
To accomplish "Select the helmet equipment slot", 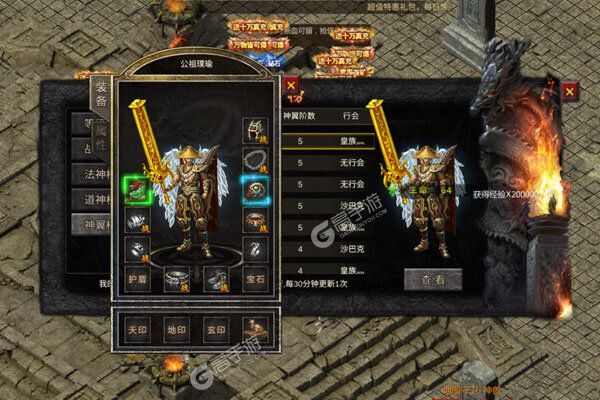I will [x=255, y=128].
